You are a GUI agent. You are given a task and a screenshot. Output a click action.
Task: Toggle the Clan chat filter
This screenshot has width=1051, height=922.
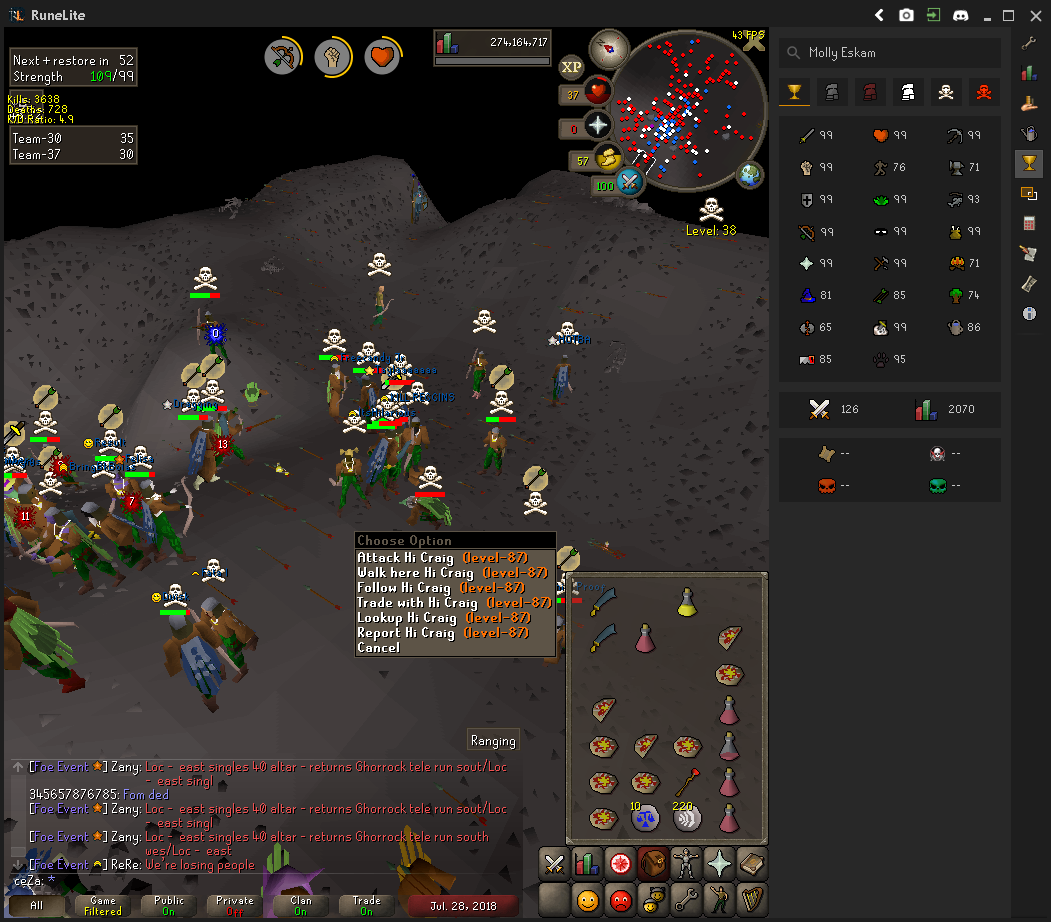[301, 905]
